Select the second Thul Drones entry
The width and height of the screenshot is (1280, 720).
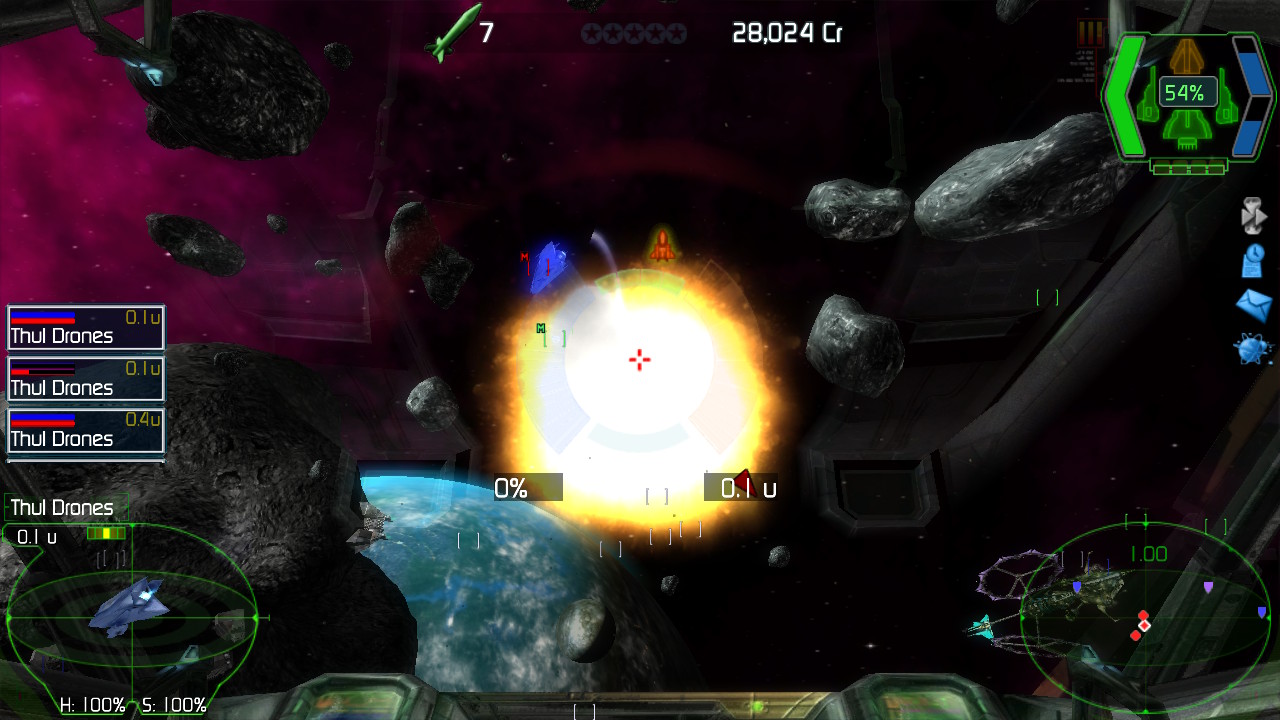(x=85, y=379)
